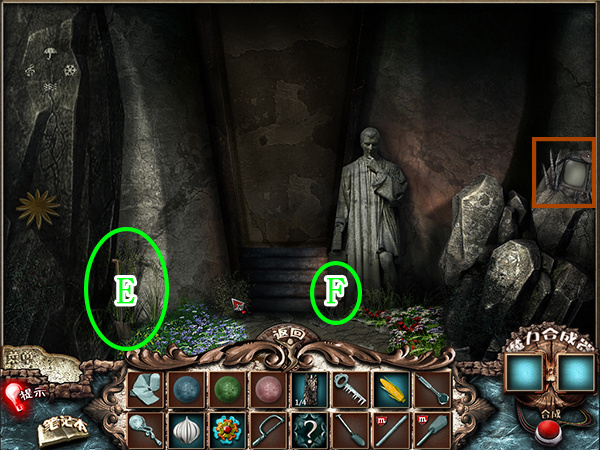Pick the green orb inventory item
This screenshot has height=450, width=600.
(x=228, y=387)
